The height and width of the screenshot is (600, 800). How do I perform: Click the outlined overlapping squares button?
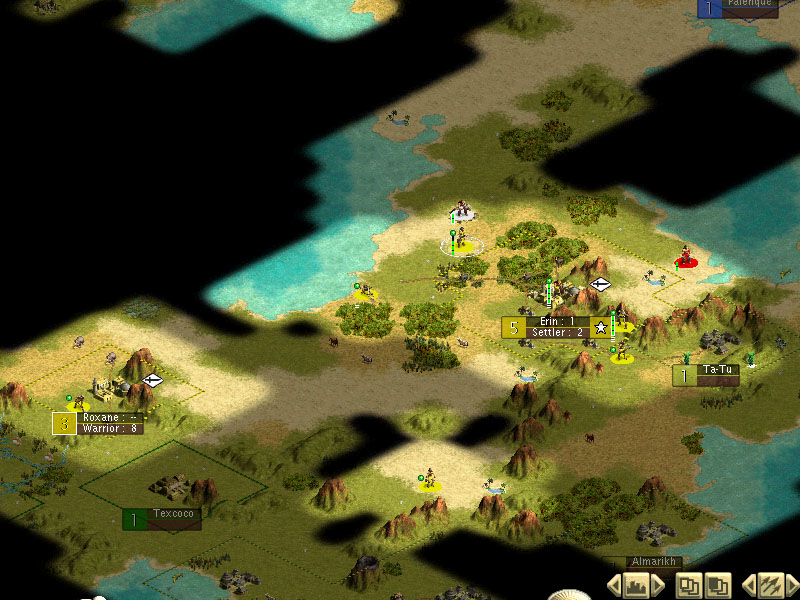click(688, 585)
